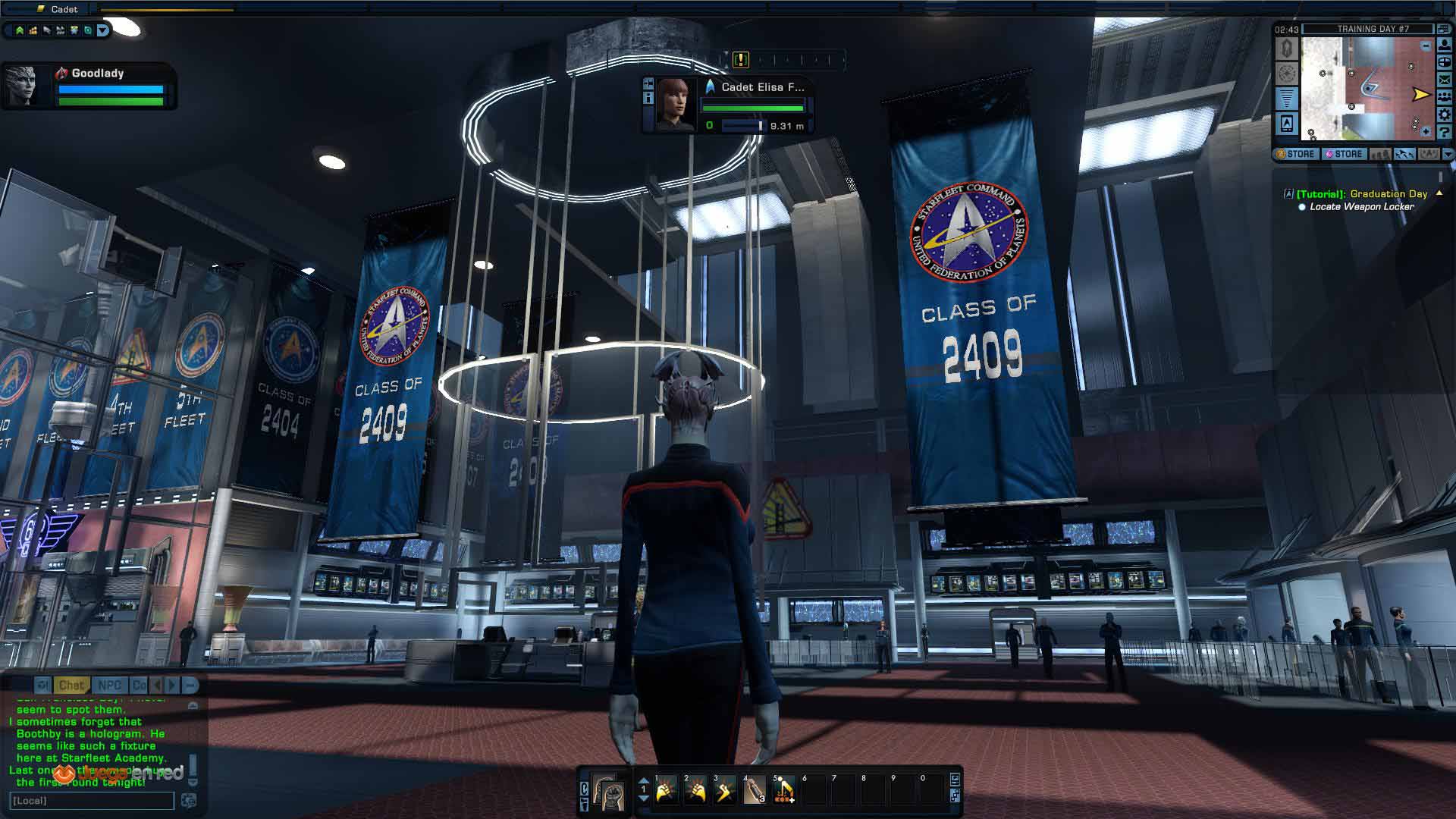This screenshot has height=819, width=1456.
Task: Activate the fist ability in slot 1
Action: (x=666, y=792)
